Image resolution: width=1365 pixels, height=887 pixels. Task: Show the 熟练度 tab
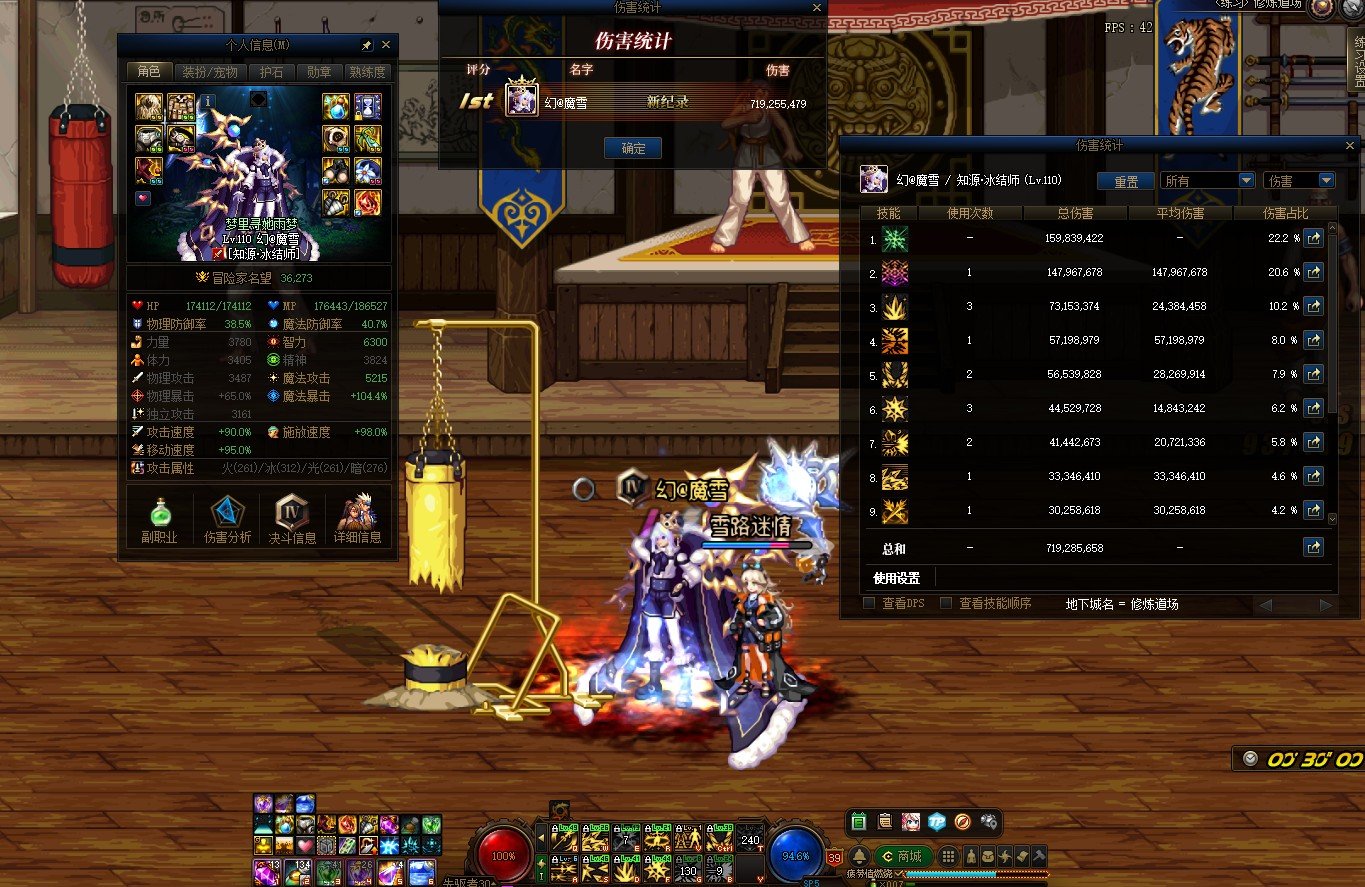[x=367, y=72]
